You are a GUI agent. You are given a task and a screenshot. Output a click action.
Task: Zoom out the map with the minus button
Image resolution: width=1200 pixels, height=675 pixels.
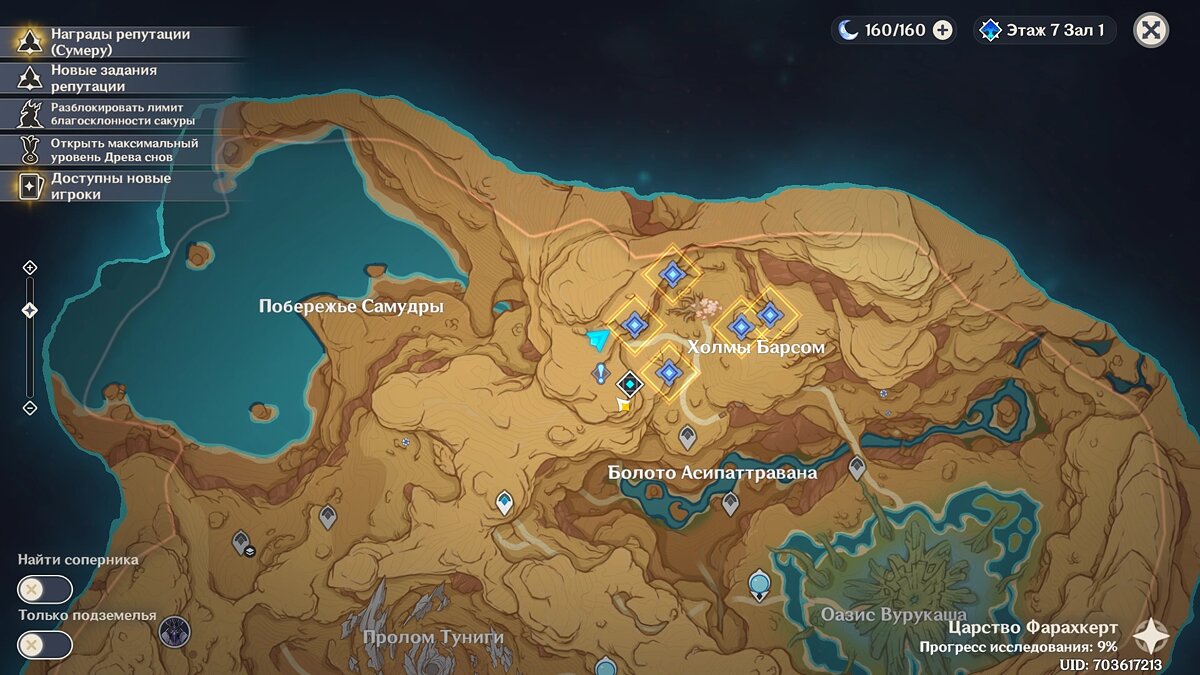tap(30, 408)
